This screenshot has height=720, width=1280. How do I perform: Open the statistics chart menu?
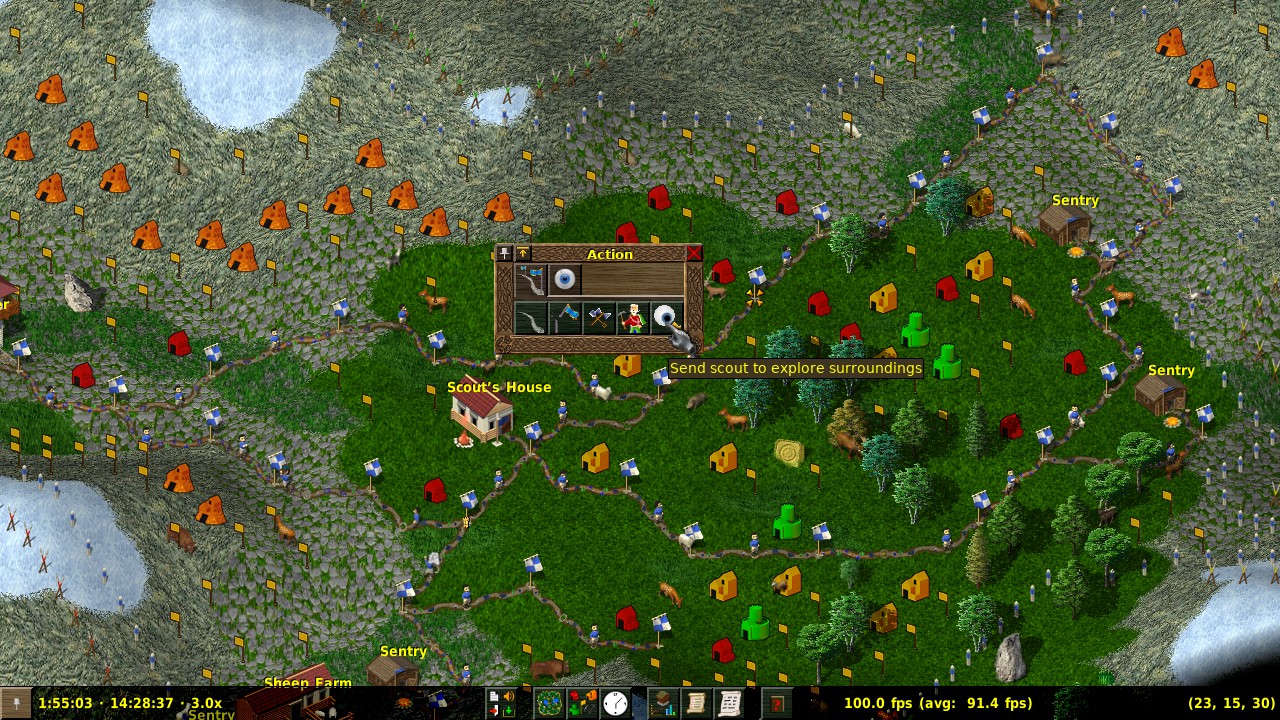(662, 703)
